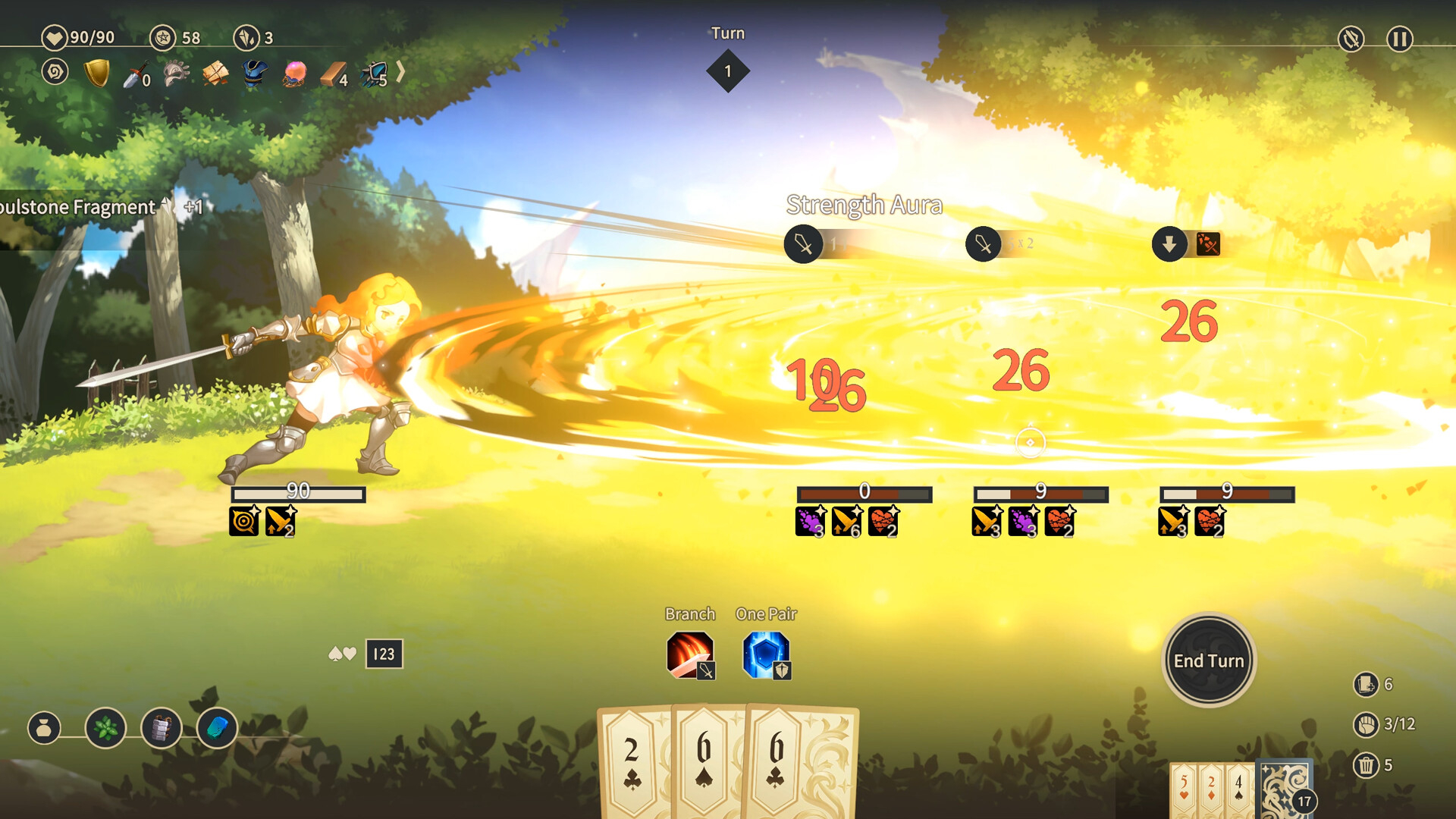End the current turn

point(1209,661)
